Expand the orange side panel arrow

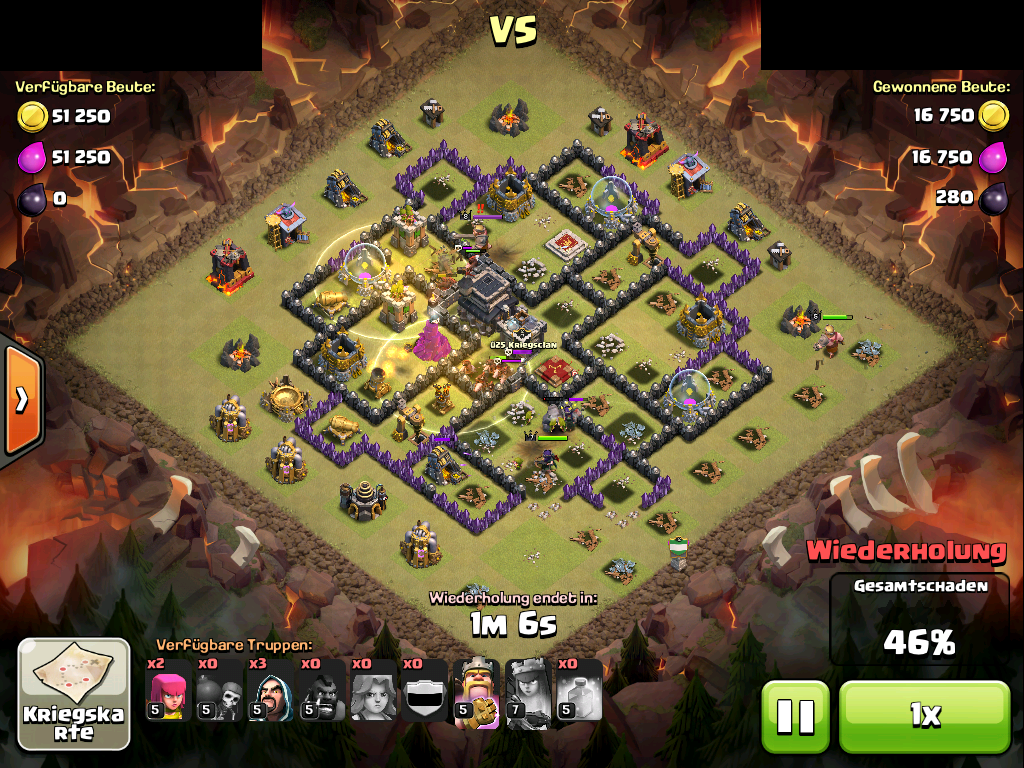tap(21, 399)
